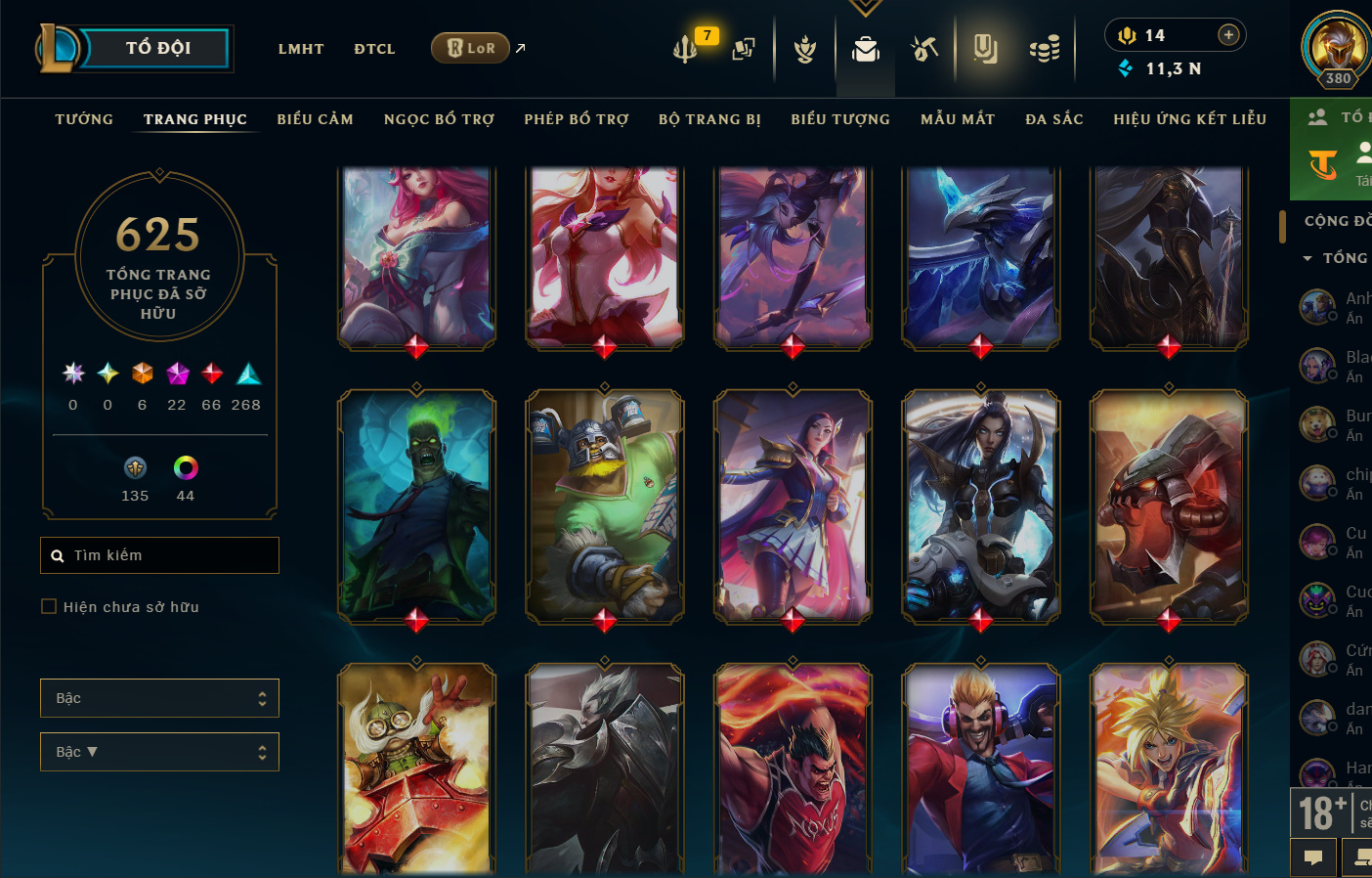Launch the LoR link
The image size is (1372, 878).
coord(471,48)
